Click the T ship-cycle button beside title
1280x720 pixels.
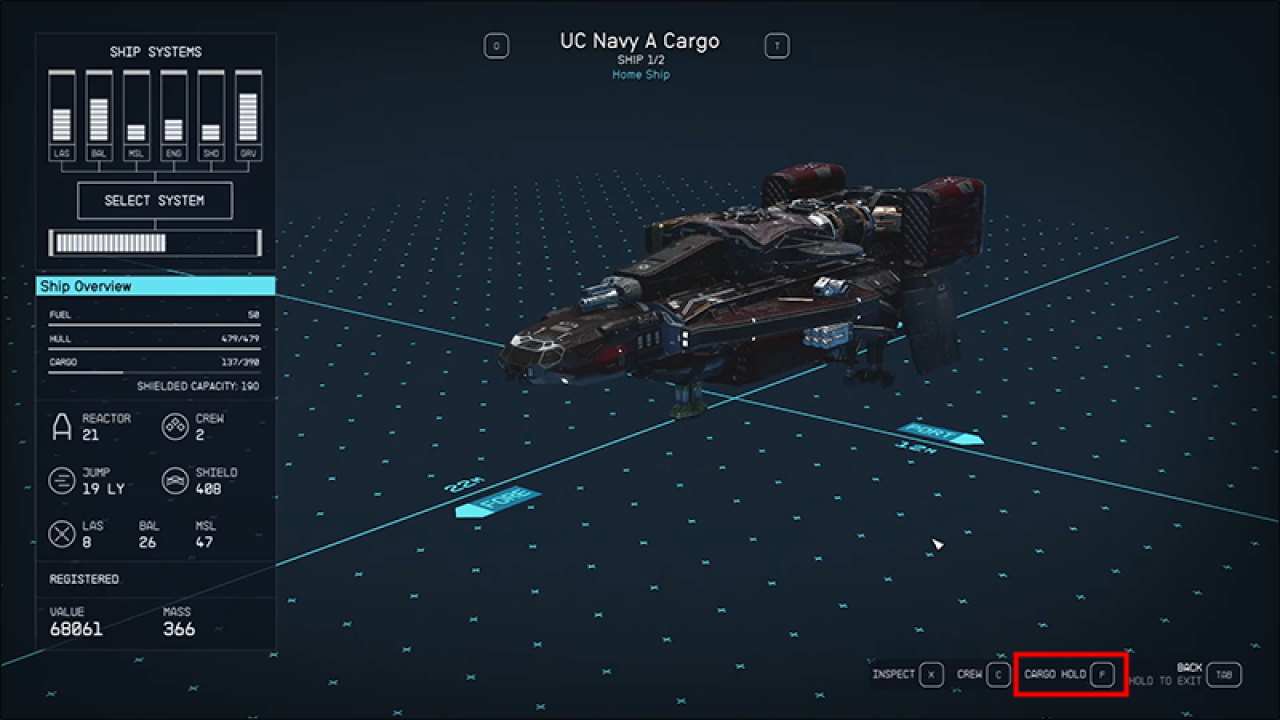(x=777, y=45)
